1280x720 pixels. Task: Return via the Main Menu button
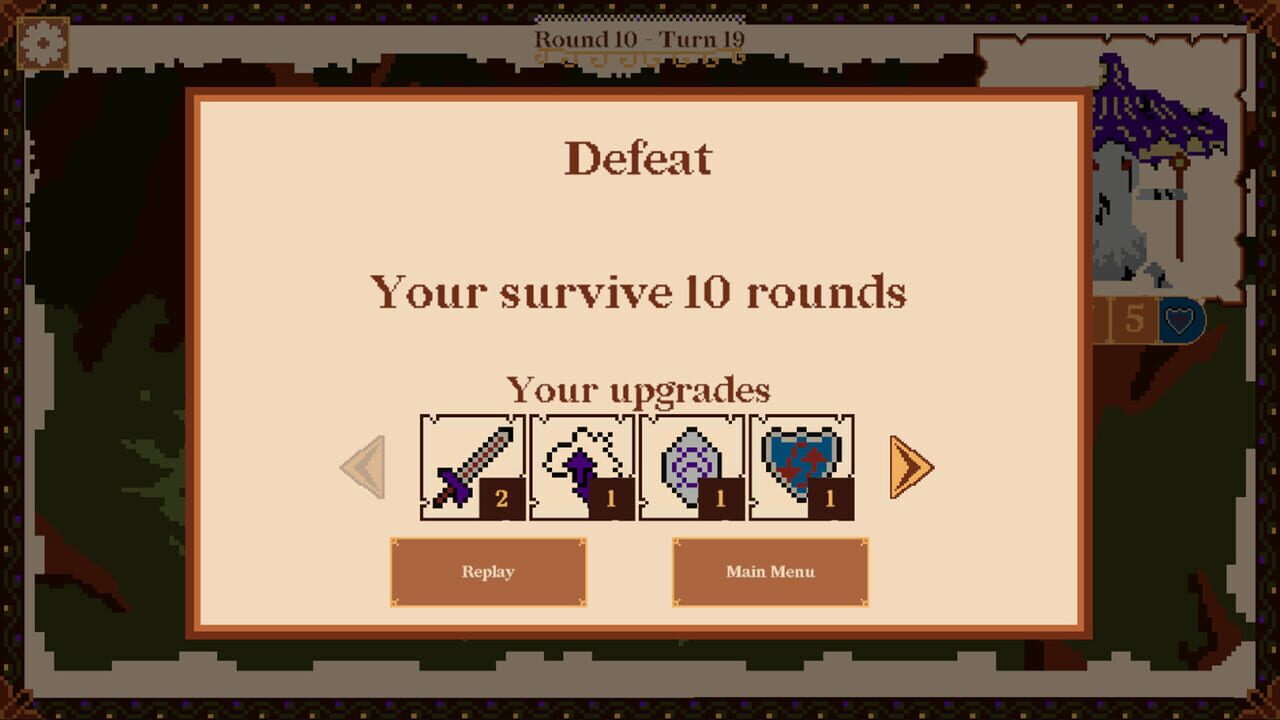tap(771, 572)
